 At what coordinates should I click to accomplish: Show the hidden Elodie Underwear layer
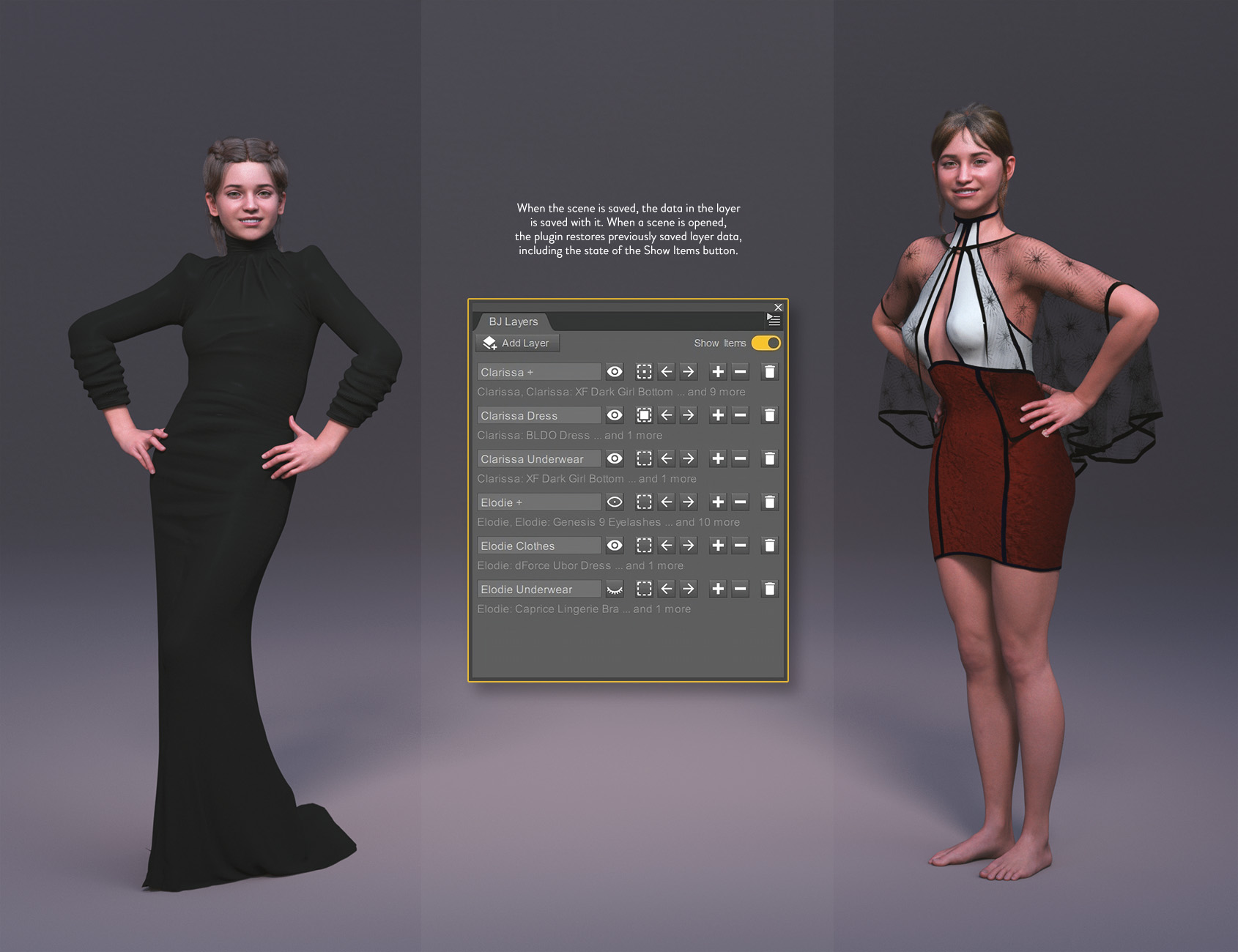click(x=614, y=589)
